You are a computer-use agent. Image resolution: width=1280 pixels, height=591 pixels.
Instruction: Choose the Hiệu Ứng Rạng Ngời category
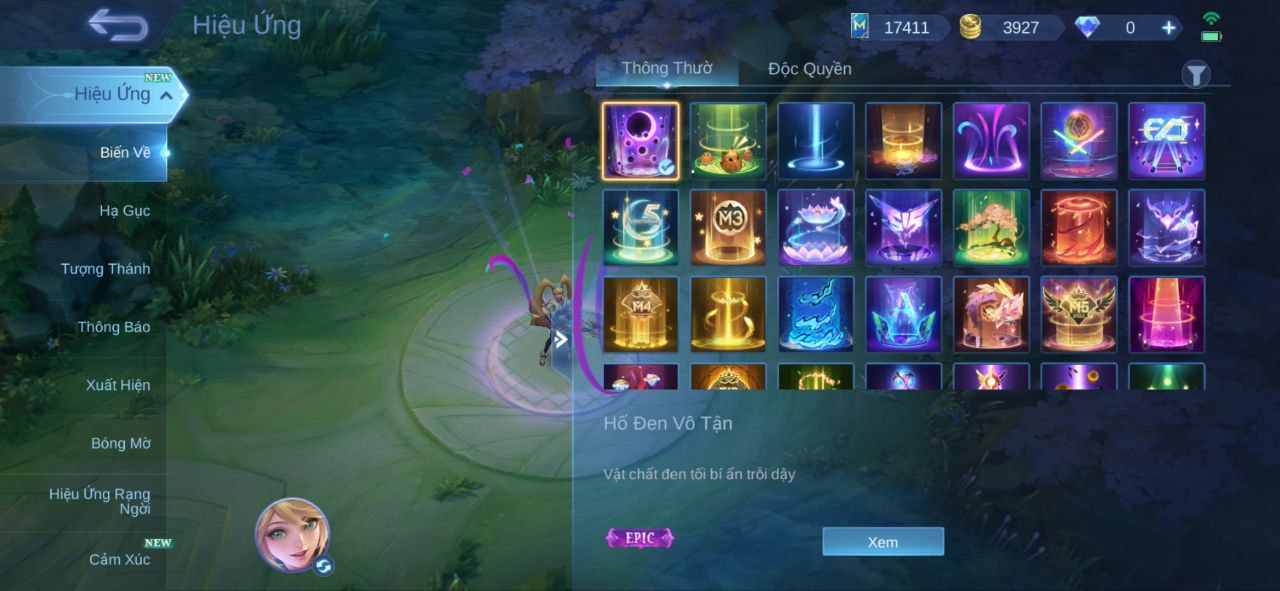click(100, 501)
